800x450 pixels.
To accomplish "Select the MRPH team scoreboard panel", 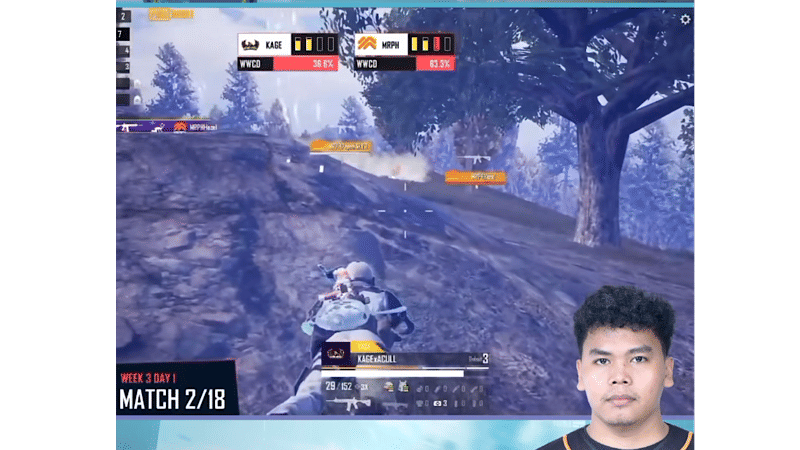I will [x=404, y=52].
